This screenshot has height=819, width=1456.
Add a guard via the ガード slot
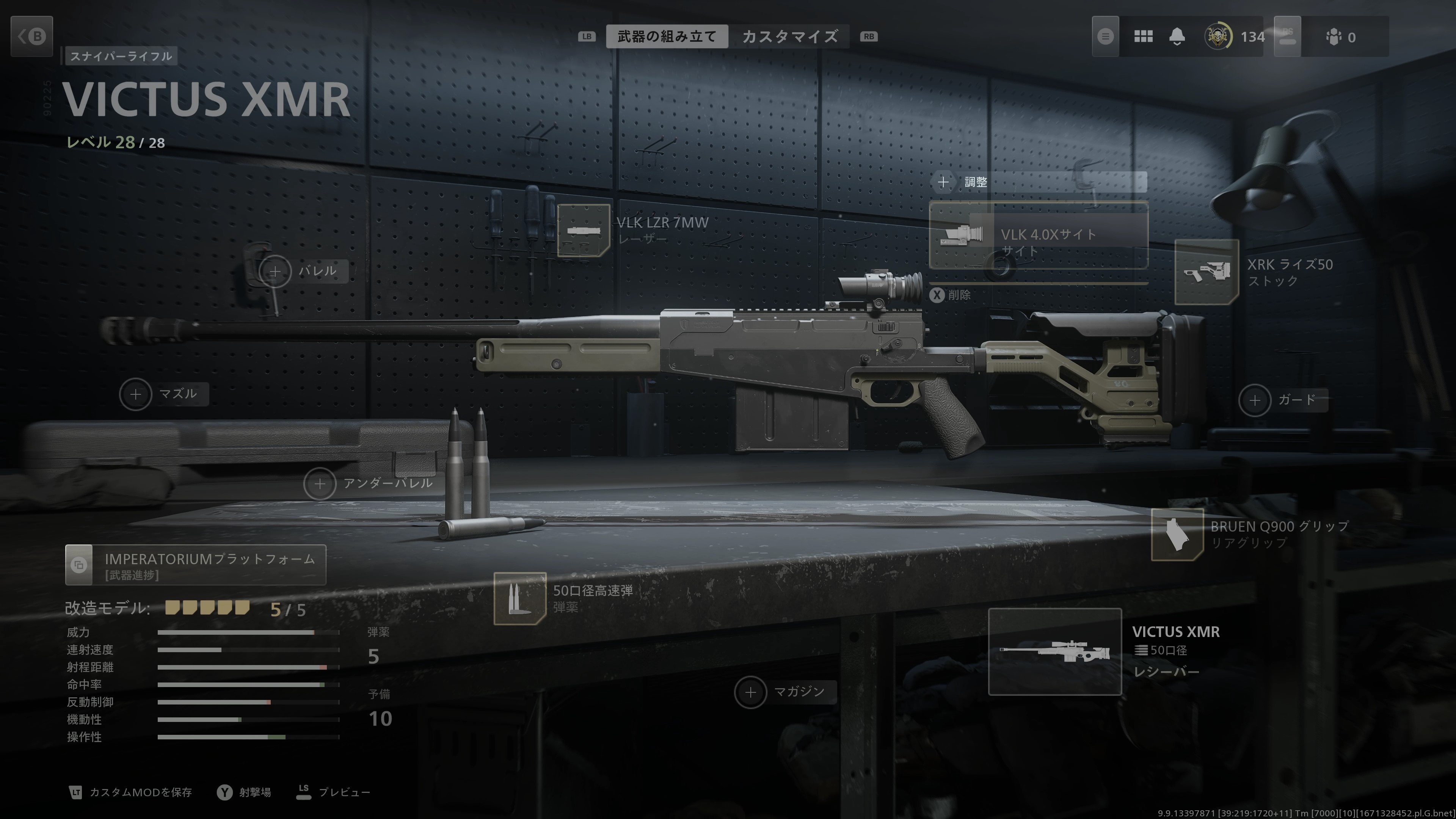coord(1255,400)
